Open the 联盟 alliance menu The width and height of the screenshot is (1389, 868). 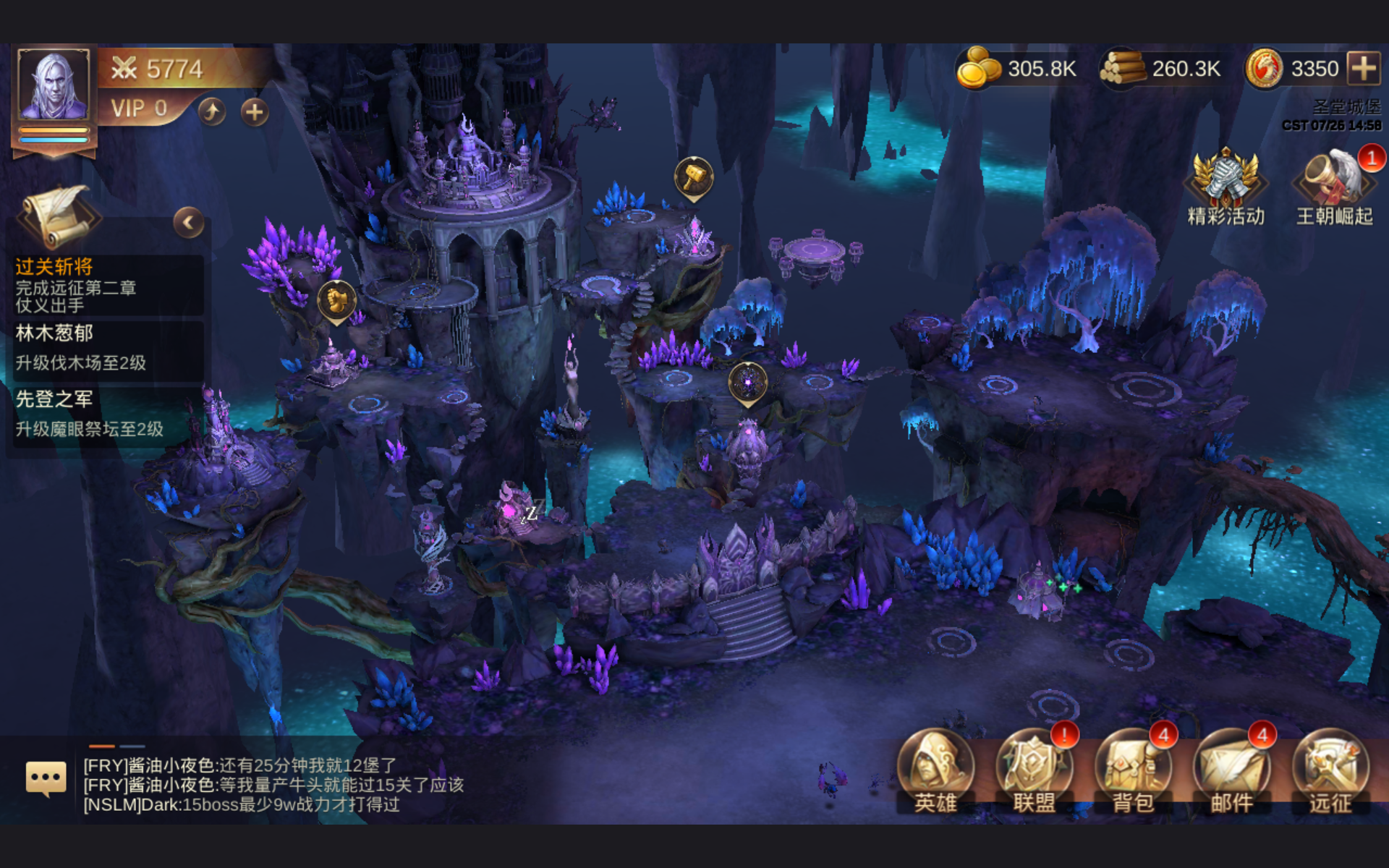click(1034, 772)
